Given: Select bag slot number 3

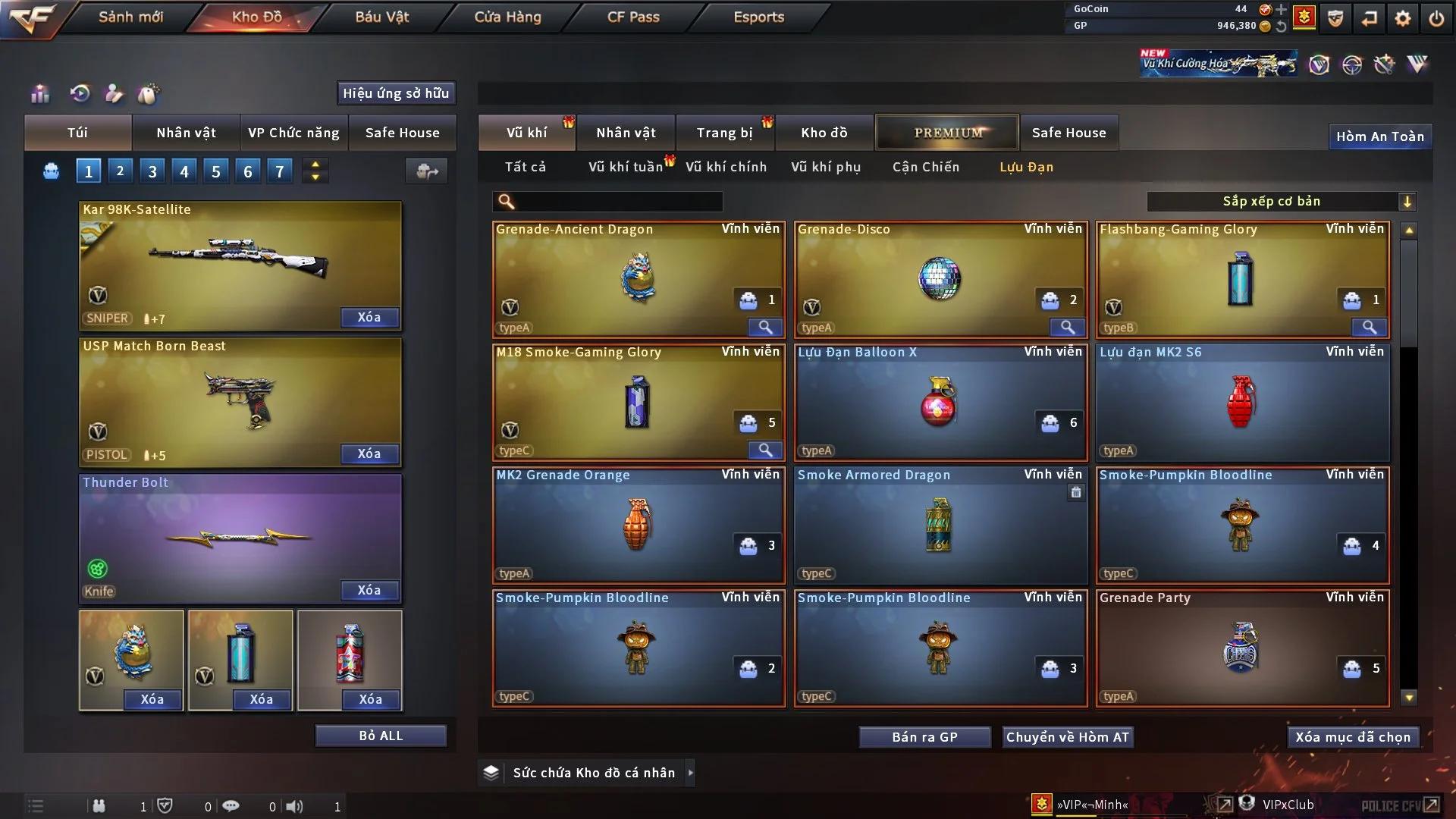Looking at the screenshot, I should [152, 171].
